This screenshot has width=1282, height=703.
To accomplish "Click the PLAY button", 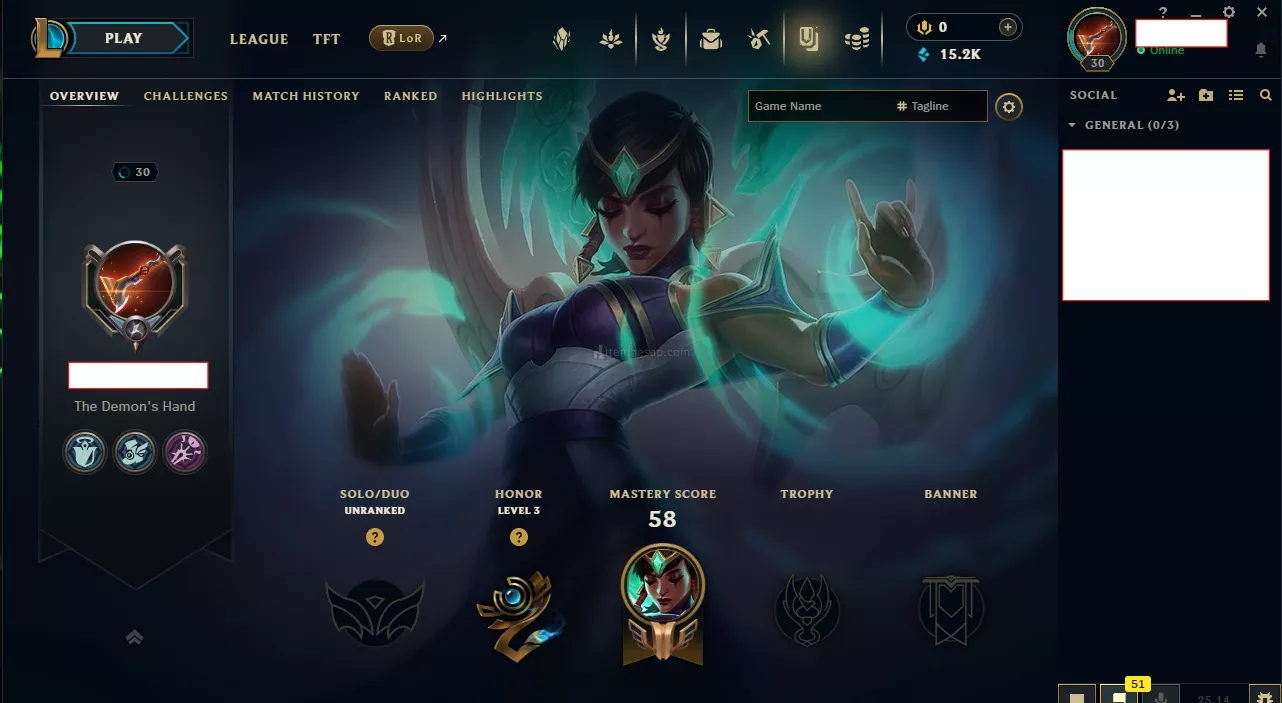I will (x=124, y=38).
